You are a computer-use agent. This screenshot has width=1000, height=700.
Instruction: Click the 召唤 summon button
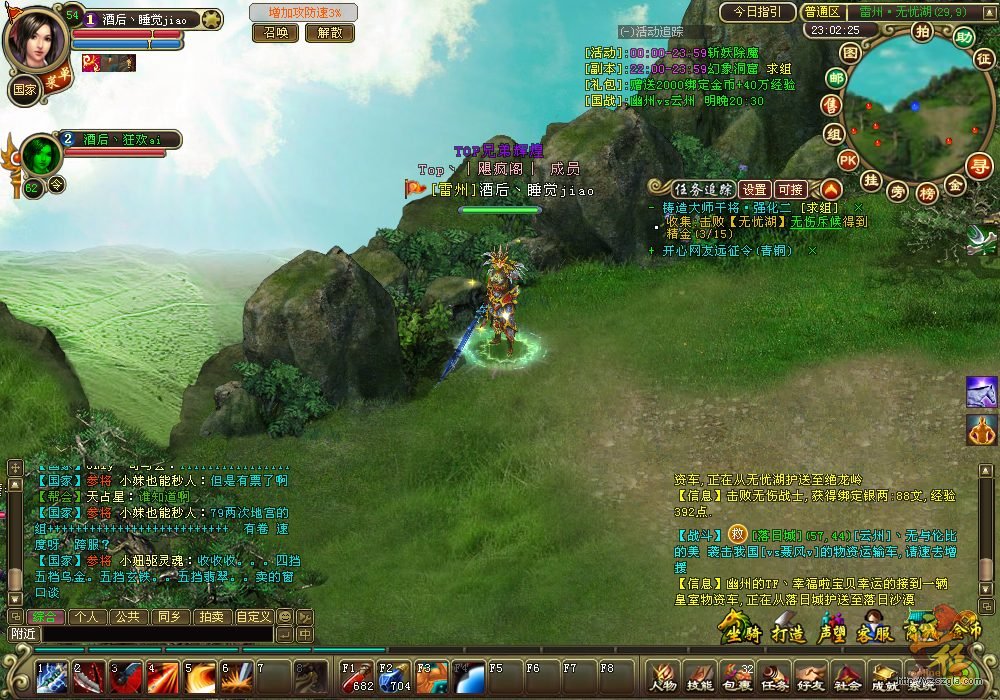point(275,32)
